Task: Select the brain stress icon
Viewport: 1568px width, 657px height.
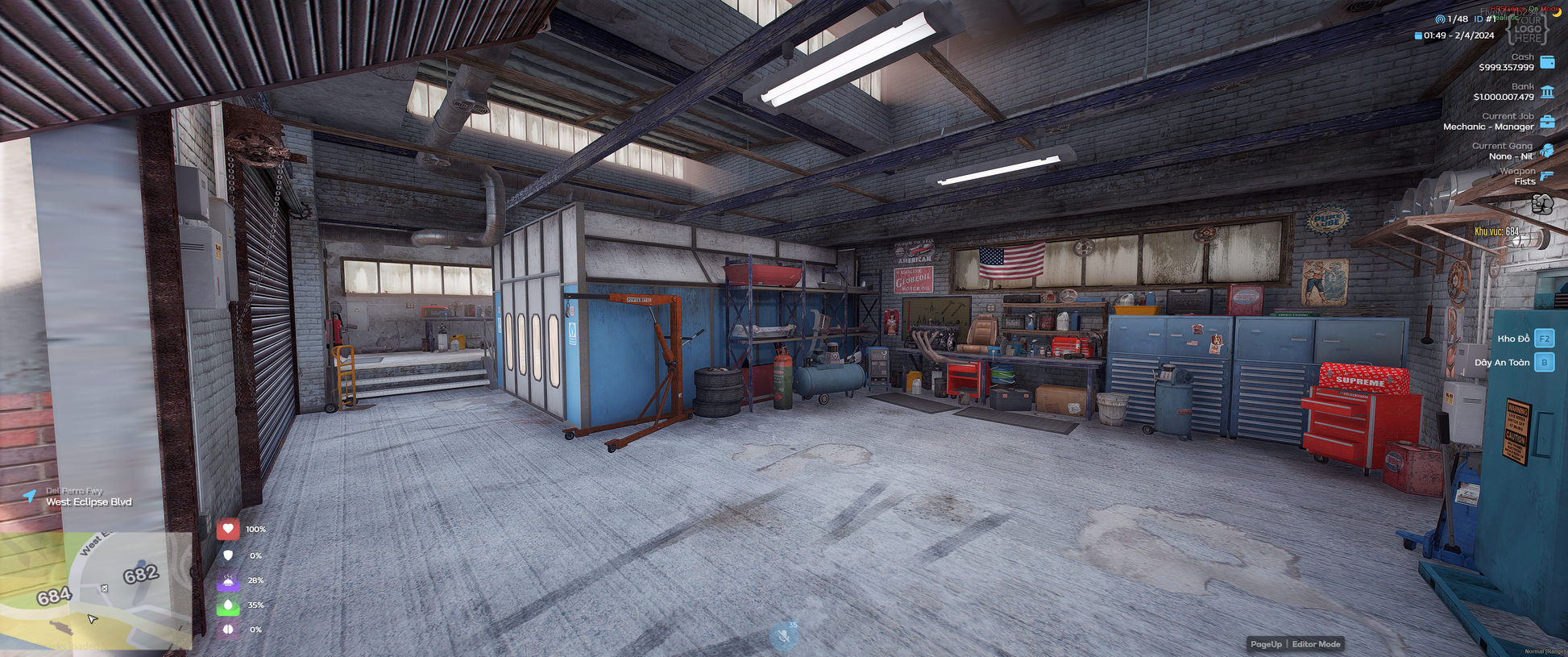Action: tap(228, 630)
